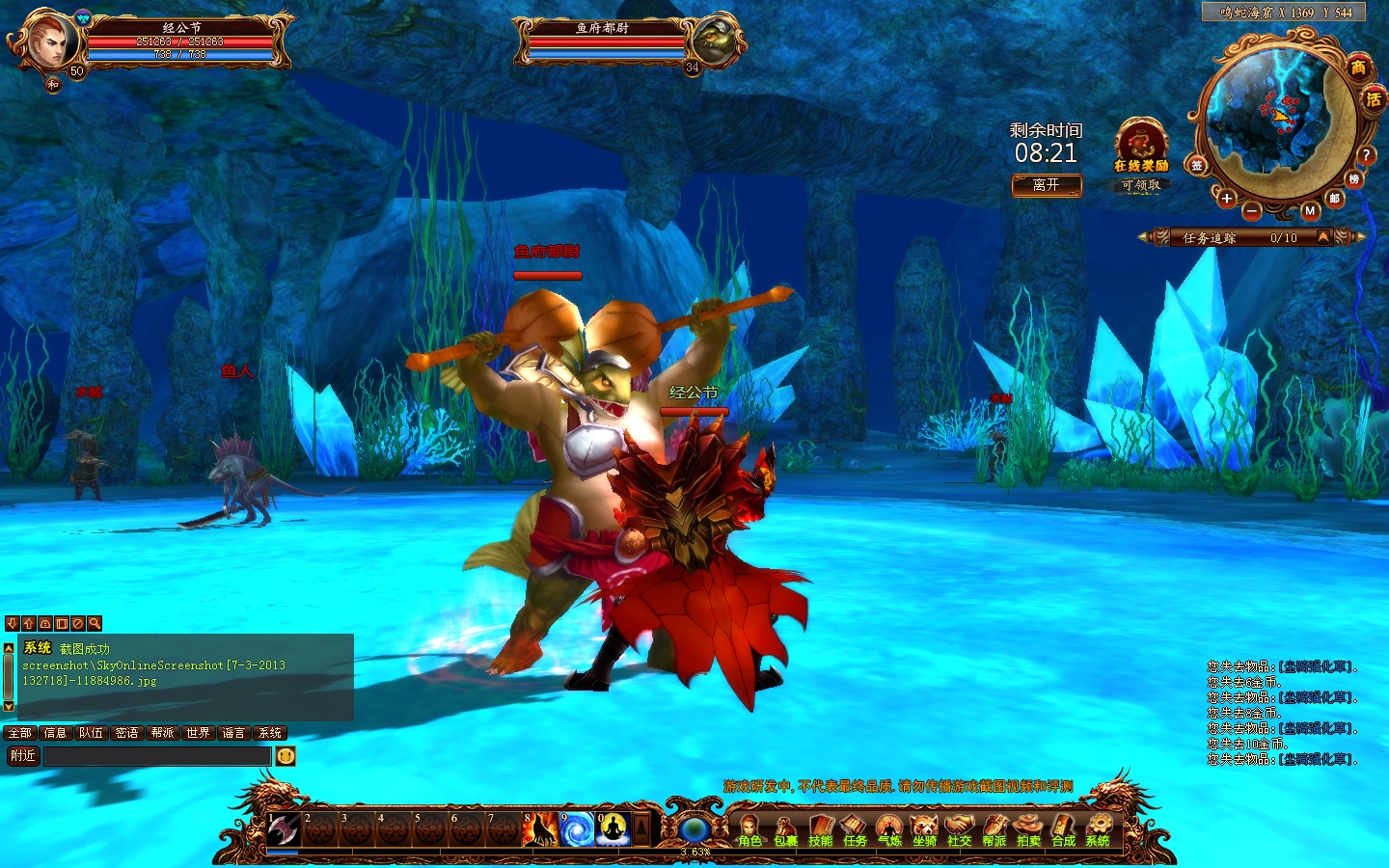This screenshot has width=1389, height=868.
Task: Open the 技能 skills menu
Action: point(820,829)
